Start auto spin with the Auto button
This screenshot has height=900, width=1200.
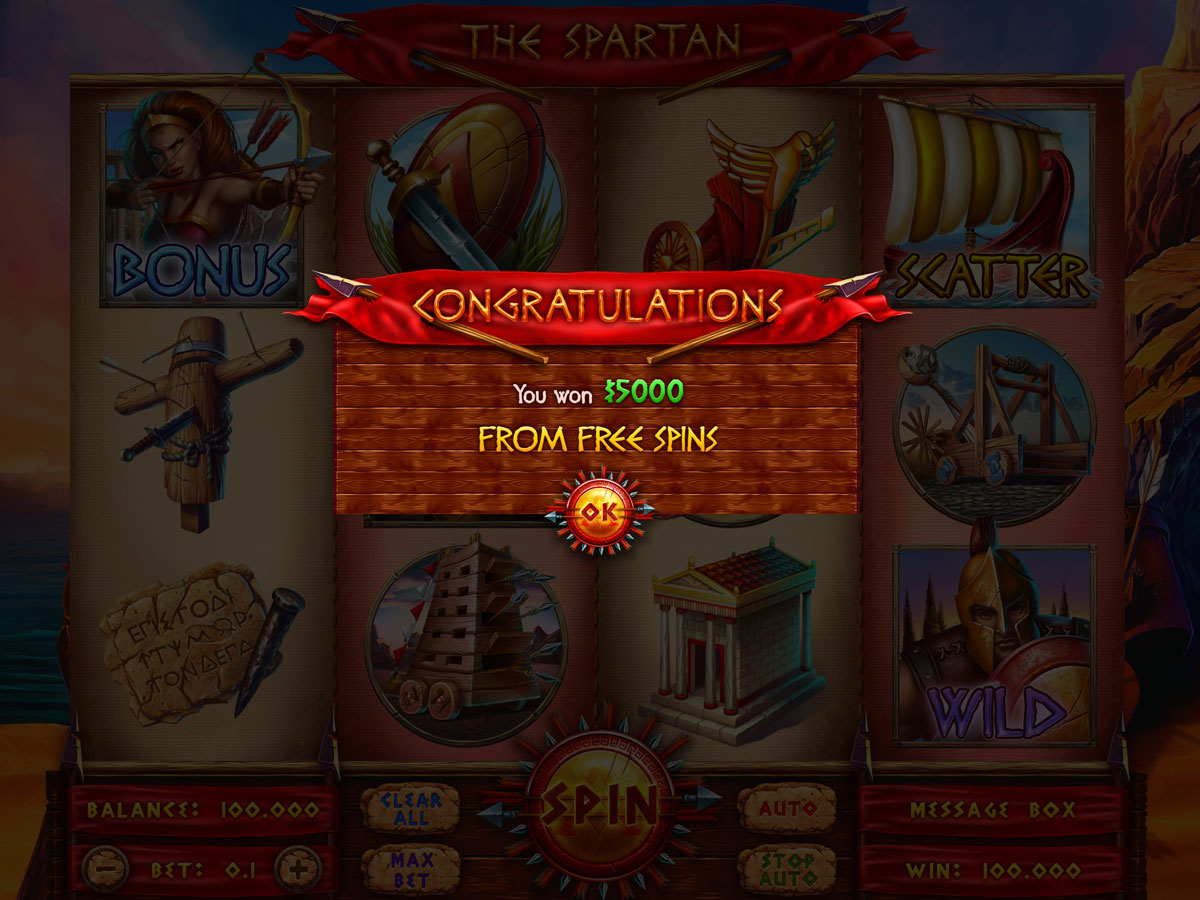point(787,808)
